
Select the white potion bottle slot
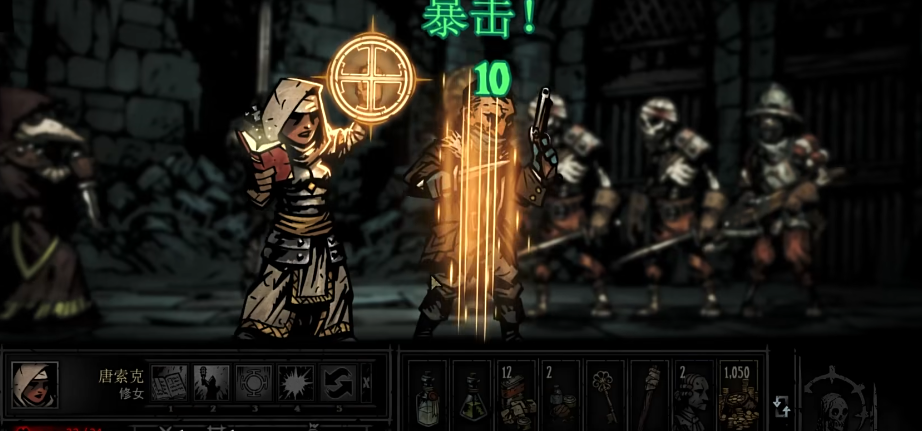pos(428,393)
